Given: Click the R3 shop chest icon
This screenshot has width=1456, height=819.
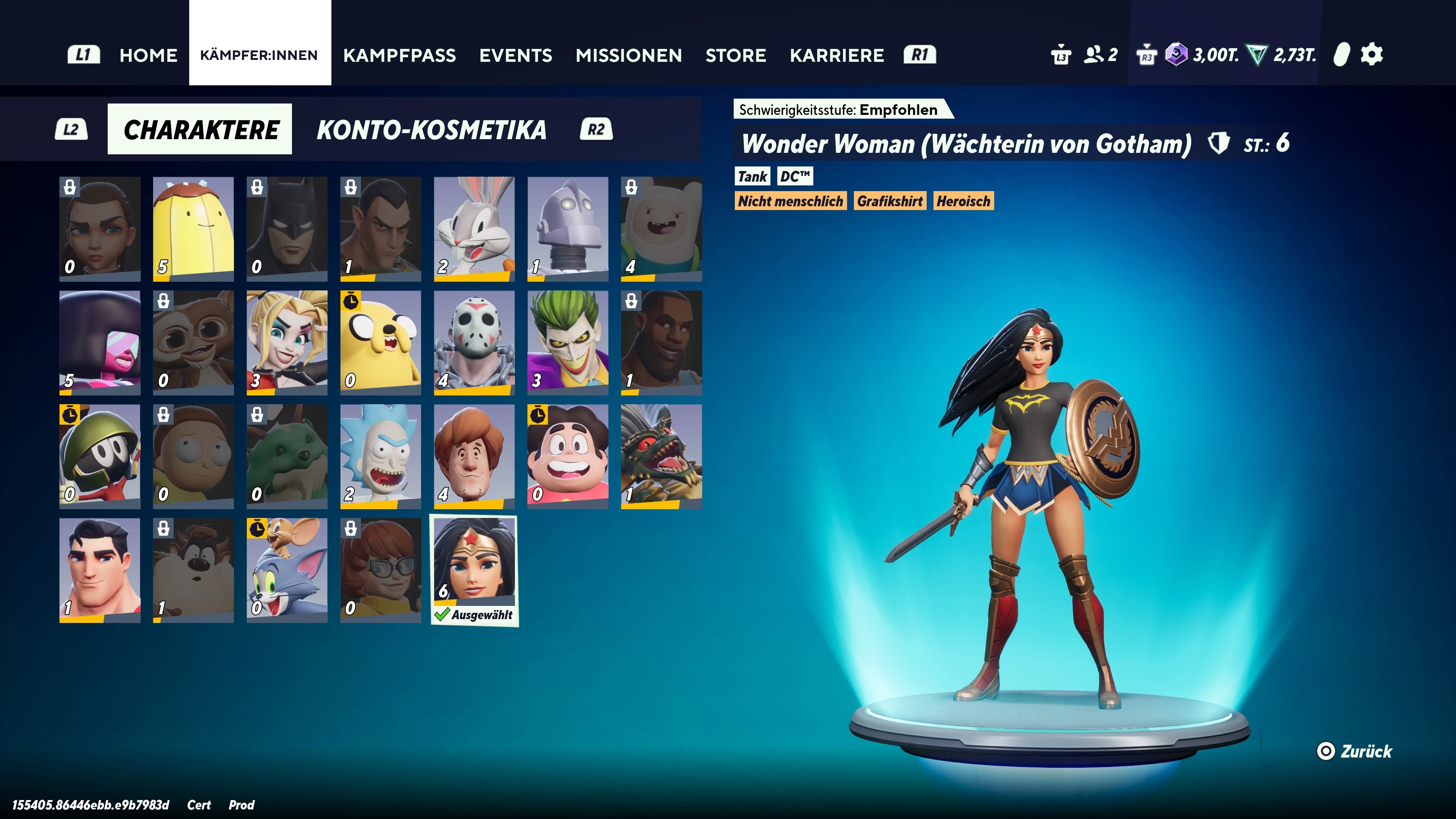Looking at the screenshot, I should [1147, 55].
